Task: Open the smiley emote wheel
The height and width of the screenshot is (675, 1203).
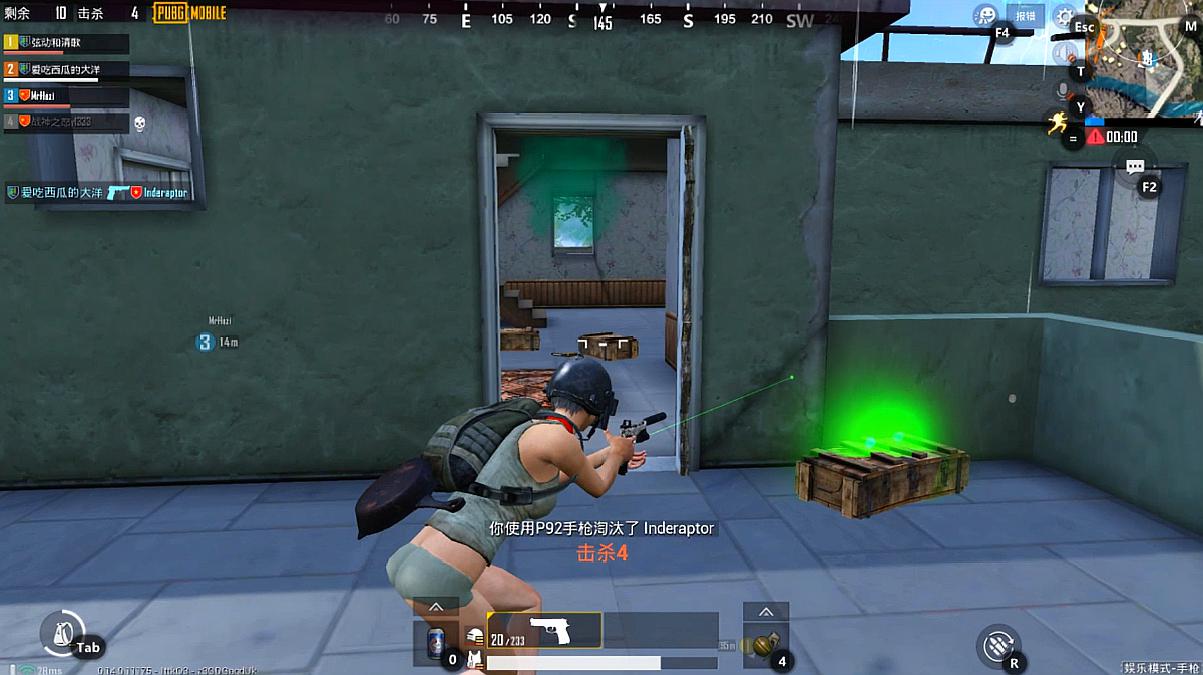Action: point(986,16)
